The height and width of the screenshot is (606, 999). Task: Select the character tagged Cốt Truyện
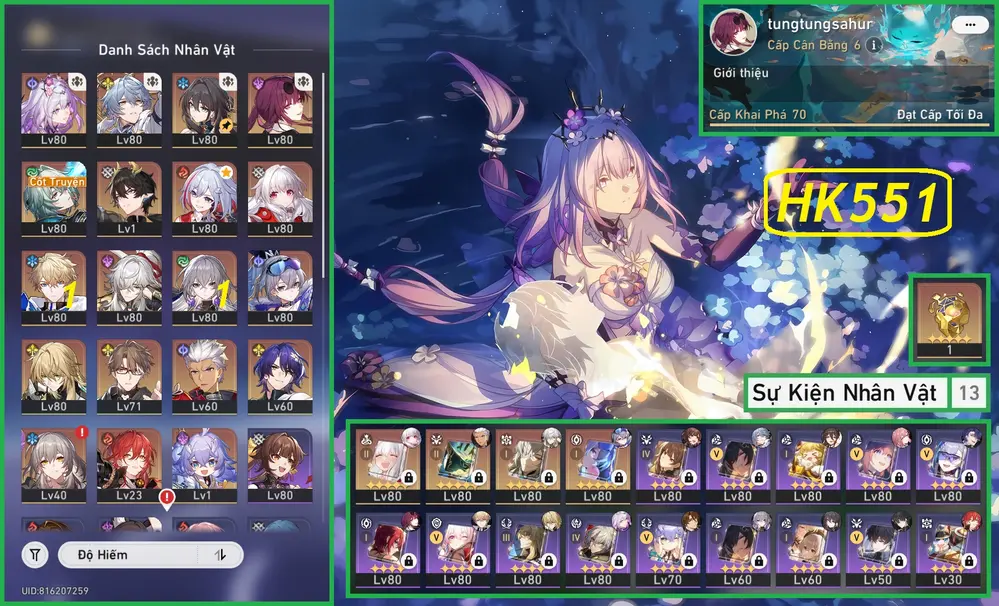[53, 195]
